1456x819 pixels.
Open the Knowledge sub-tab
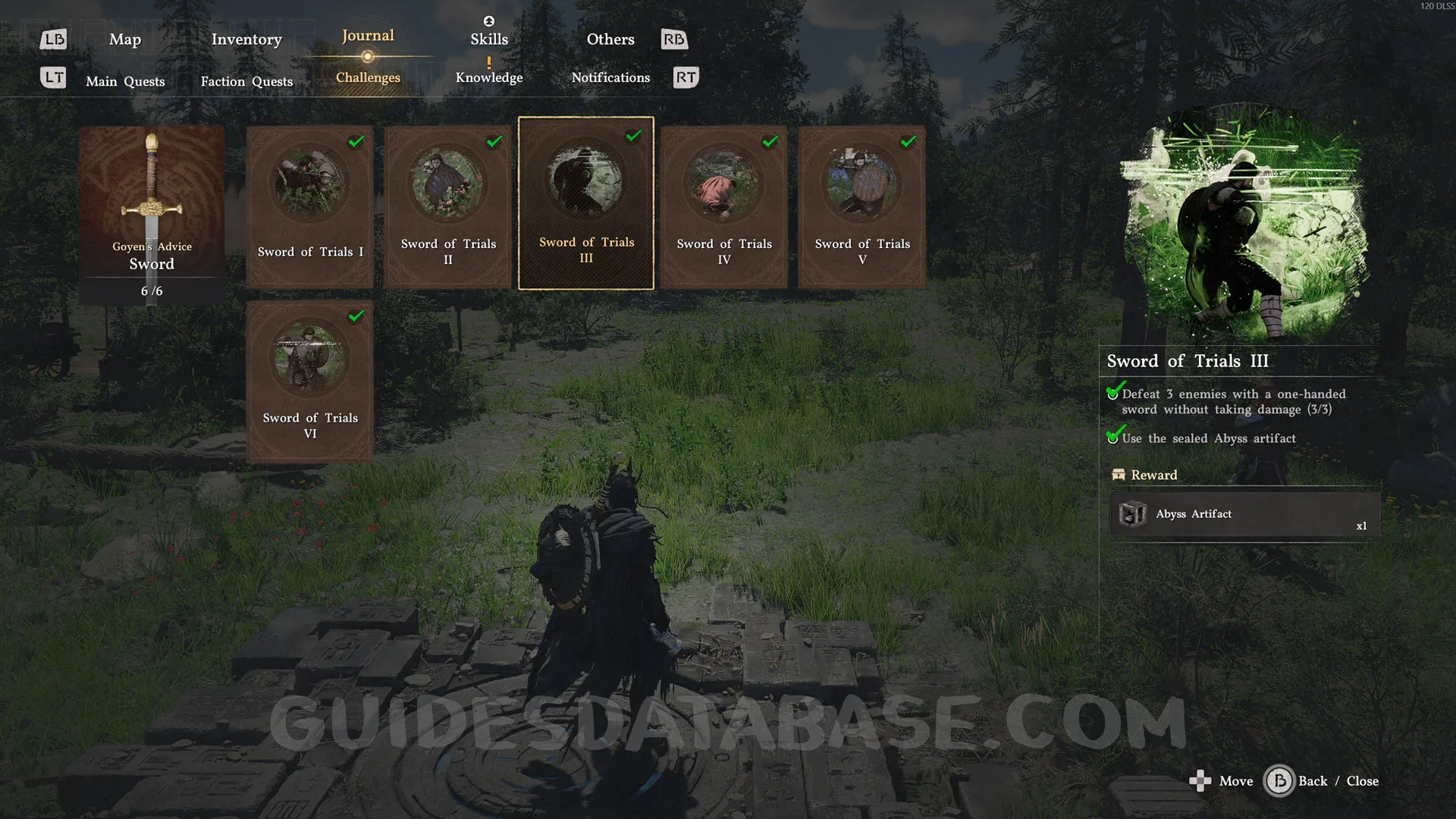click(x=489, y=77)
